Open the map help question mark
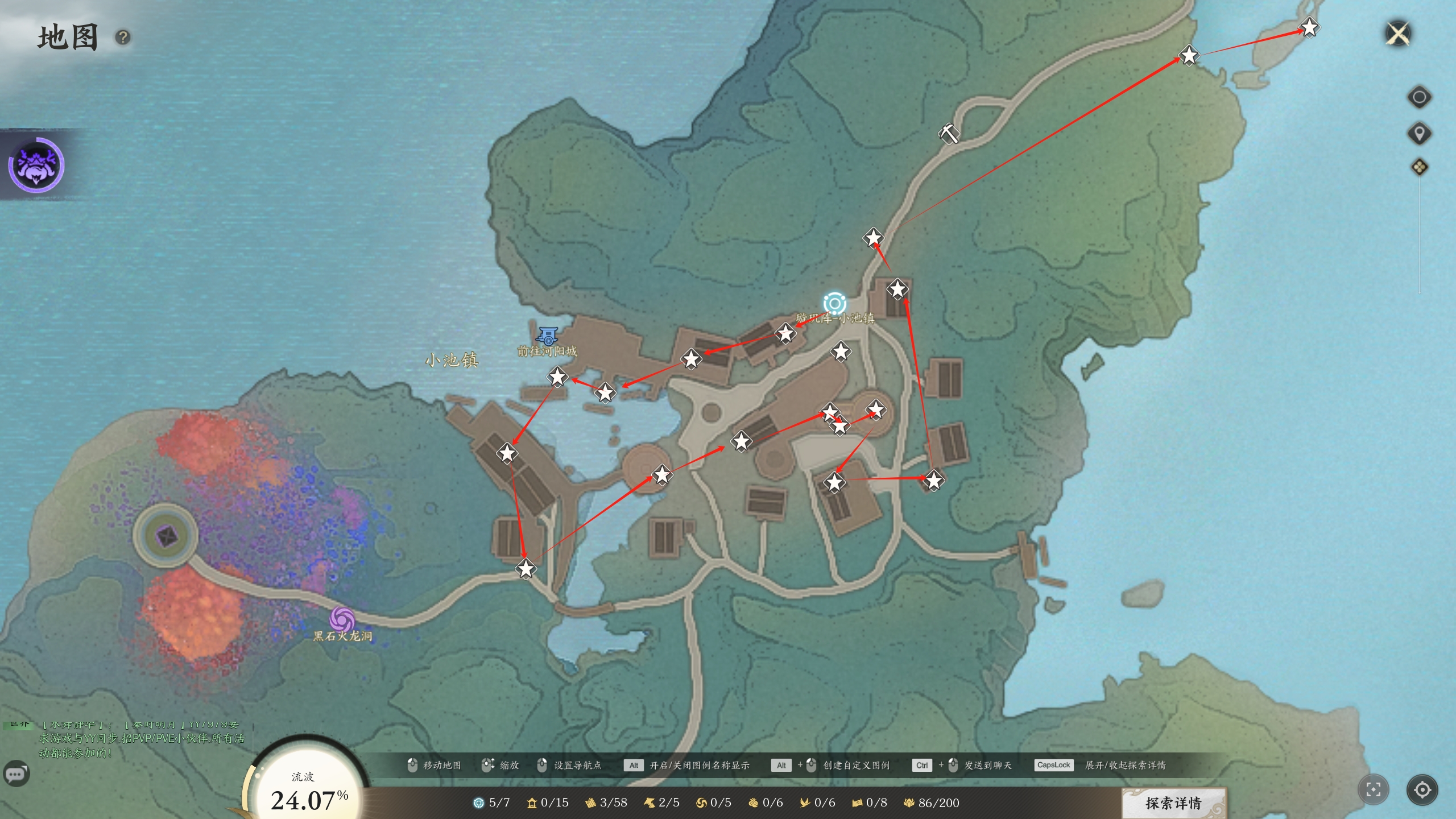Screen dimensions: 1456x819 click(x=123, y=38)
